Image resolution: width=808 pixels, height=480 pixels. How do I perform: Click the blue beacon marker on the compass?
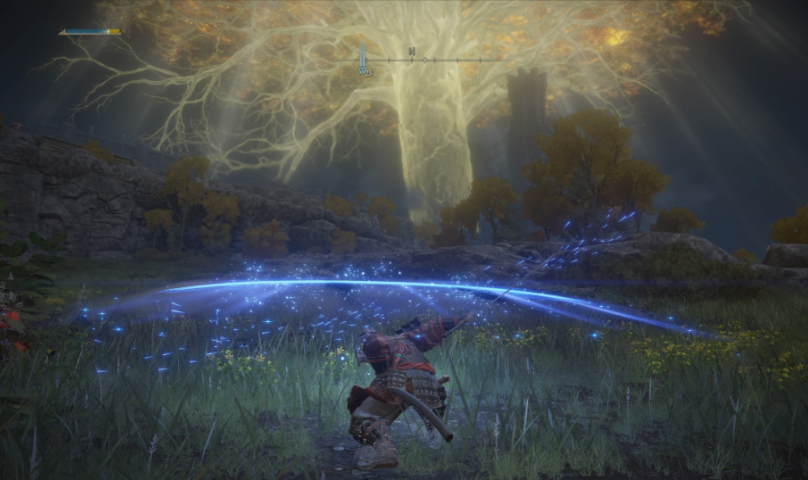coord(362,61)
